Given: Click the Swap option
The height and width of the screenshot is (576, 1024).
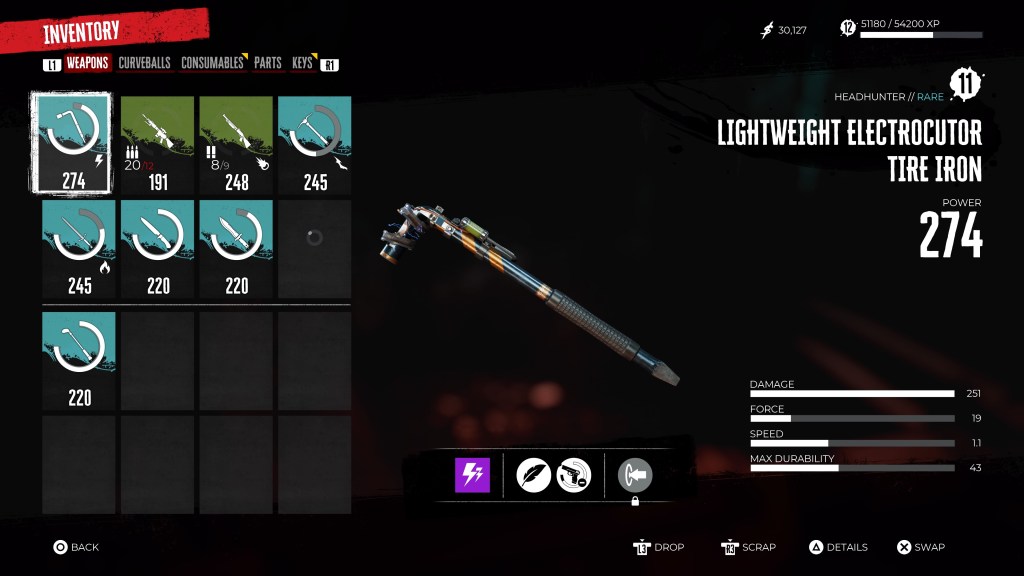Looking at the screenshot, I should click(x=920, y=547).
